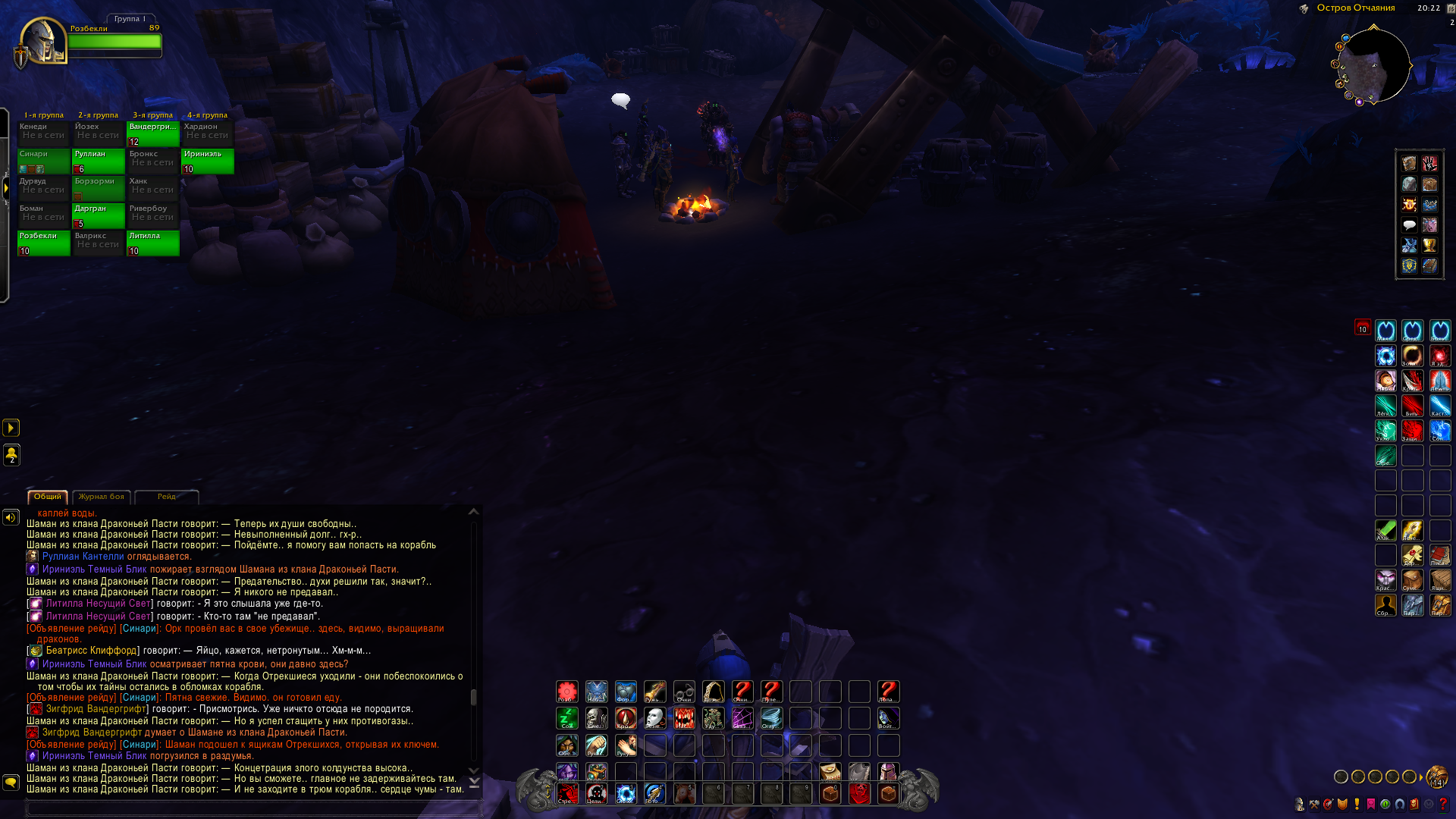Activate the red gear icon action slot

[567, 691]
